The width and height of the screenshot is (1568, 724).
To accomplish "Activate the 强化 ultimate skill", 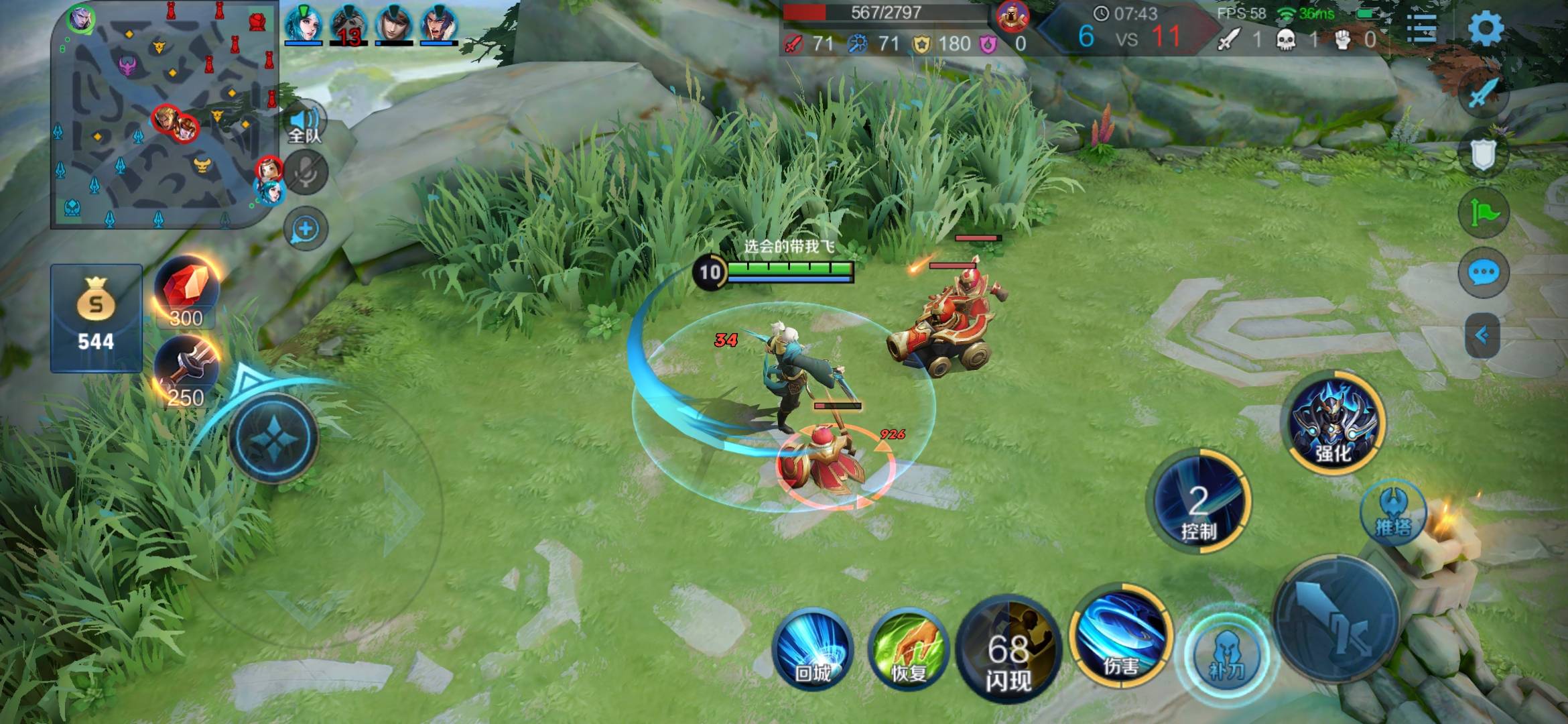I will [1333, 422].
